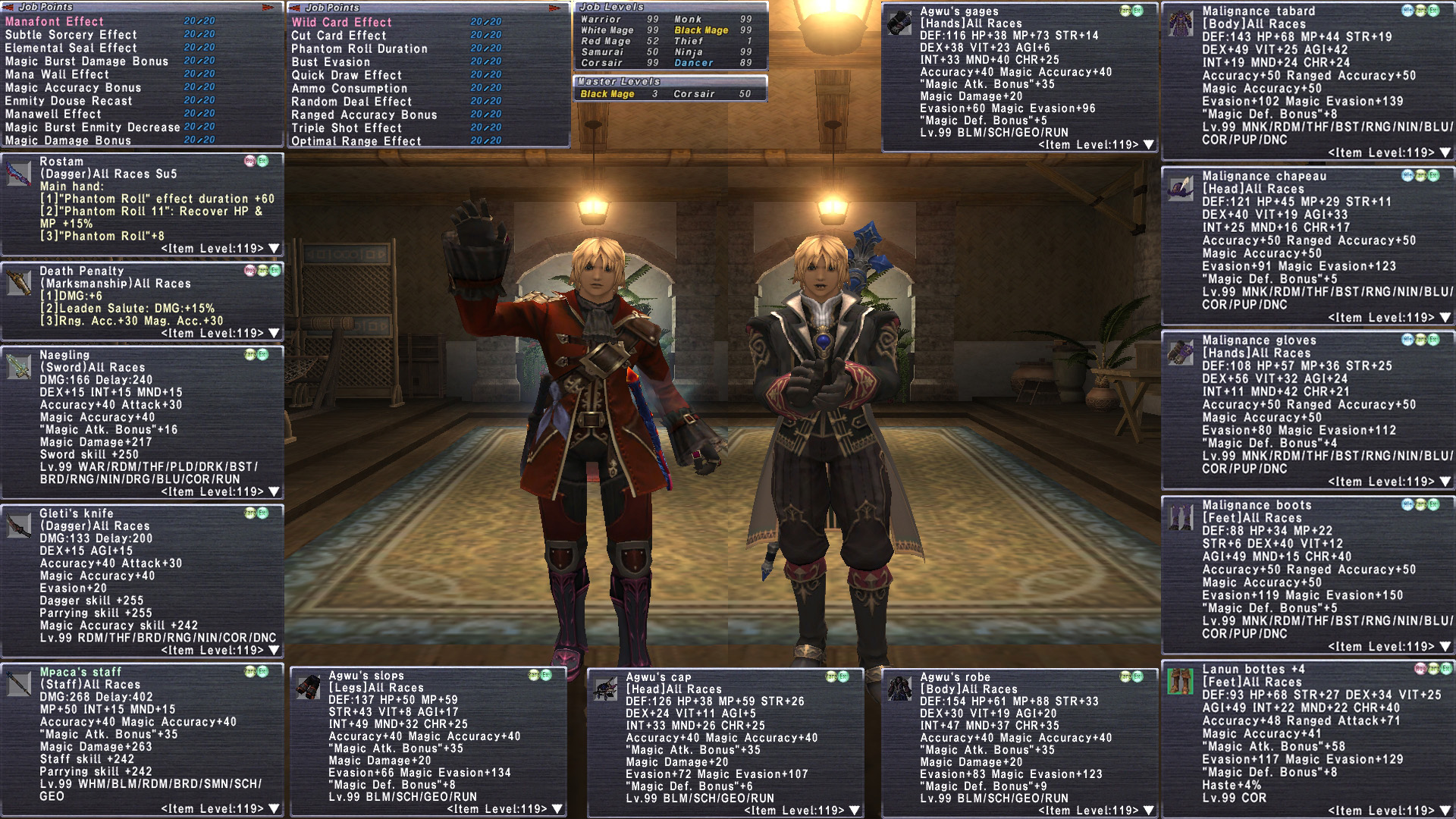Select the Malignance boots icon
Screen dimensions: 1456x819
click(1181, 517)
